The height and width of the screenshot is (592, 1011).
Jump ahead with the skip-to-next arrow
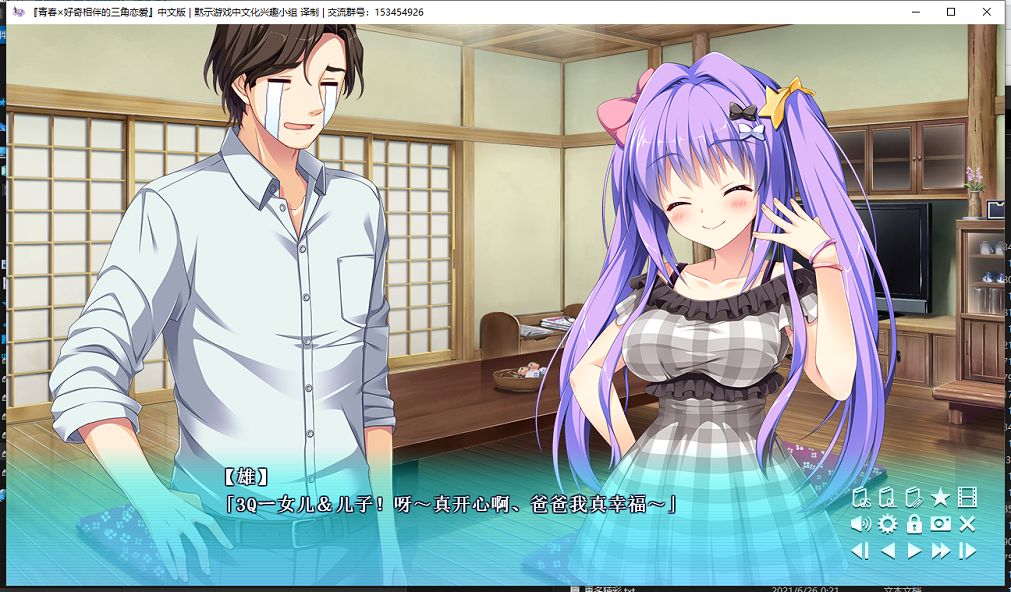point(967,551)
